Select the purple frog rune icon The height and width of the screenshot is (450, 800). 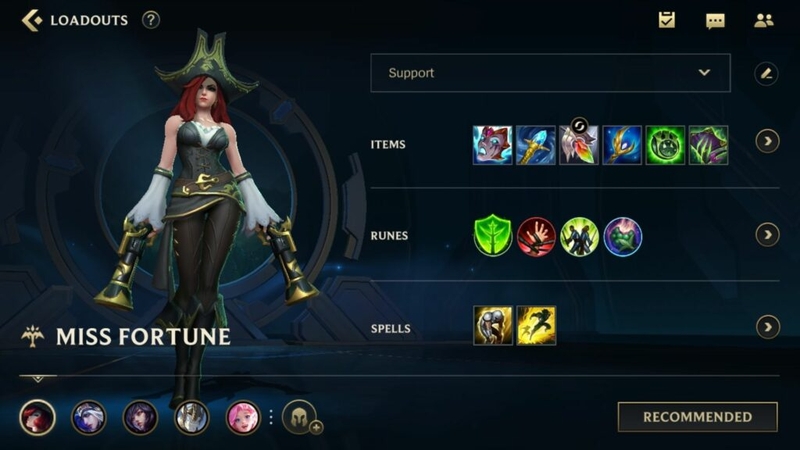[622, 236]
